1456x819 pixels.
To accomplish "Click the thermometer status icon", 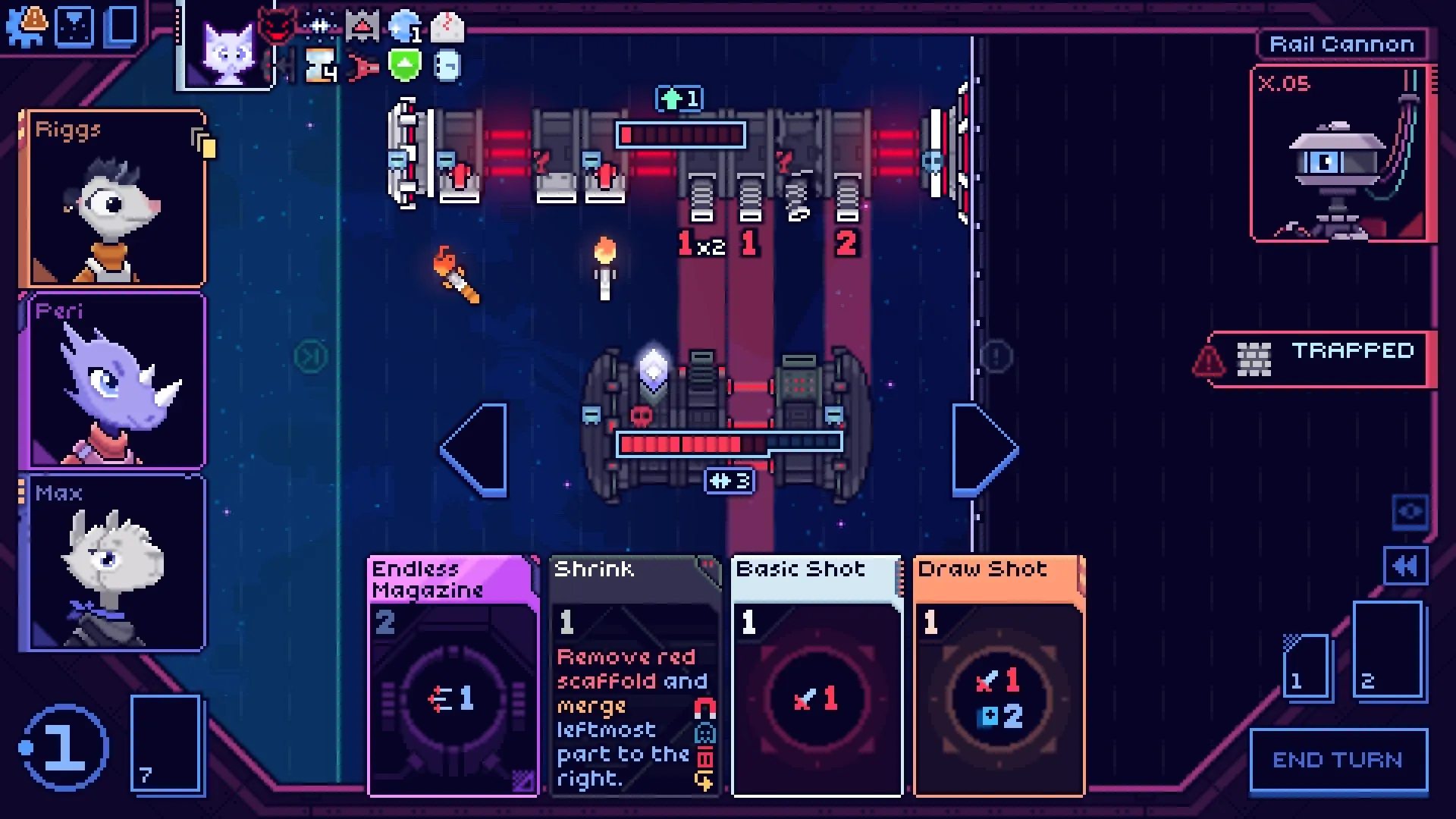I will pyautogui.click(x=447, y=26).
